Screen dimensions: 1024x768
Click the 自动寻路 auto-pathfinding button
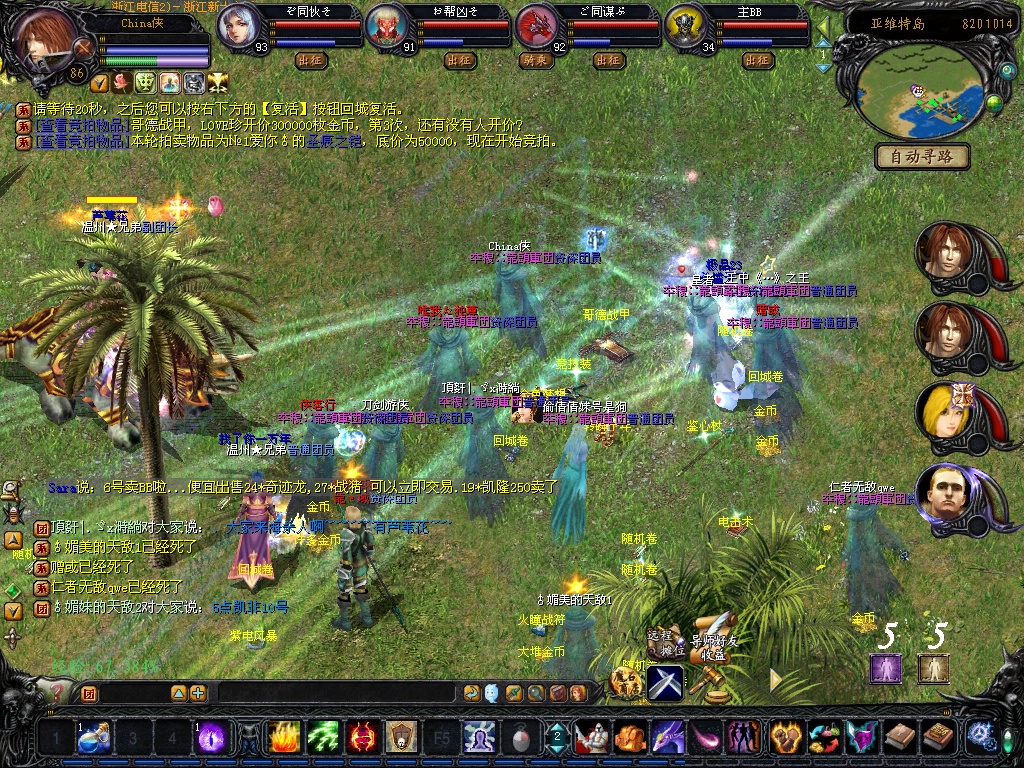[921, 156]
